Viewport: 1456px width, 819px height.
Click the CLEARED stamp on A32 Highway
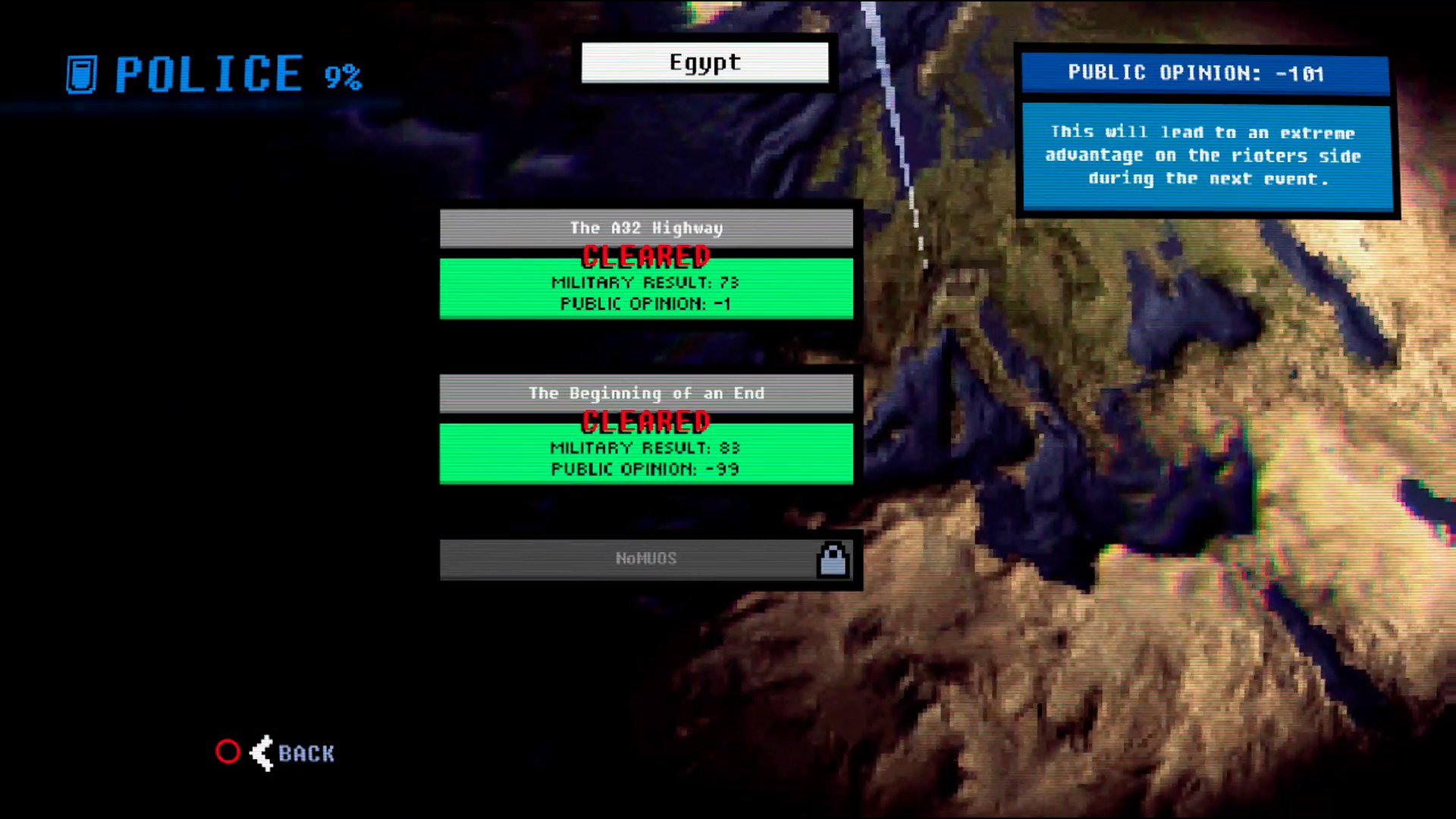coord(645,256)
